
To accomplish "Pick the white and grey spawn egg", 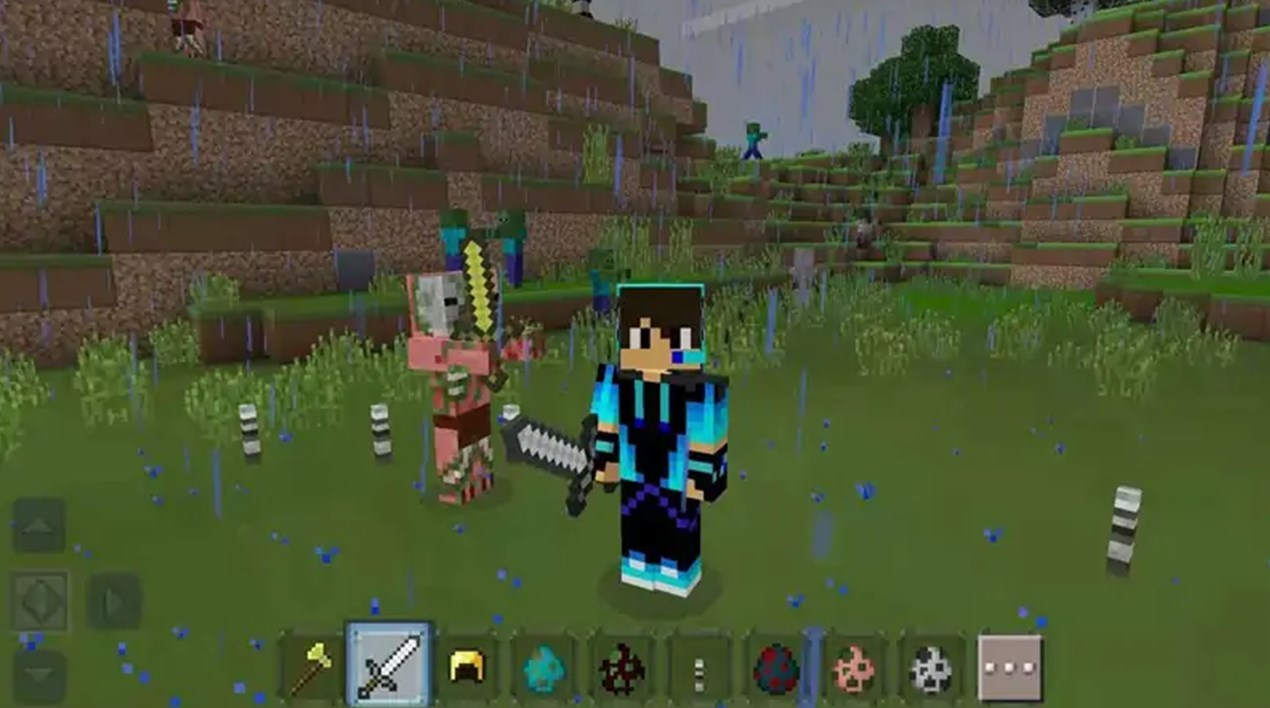I will pyautogui.click(x=930, y=667).
